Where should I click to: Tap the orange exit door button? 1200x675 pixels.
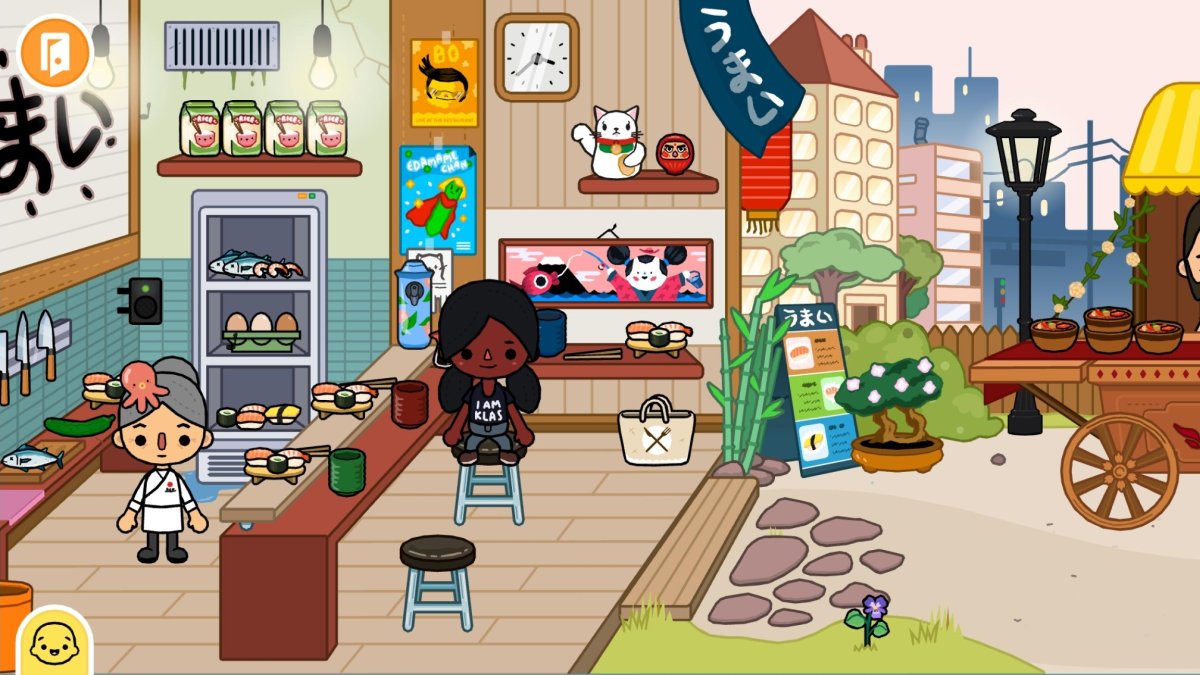pyautogui.click(x=55, y=51)
